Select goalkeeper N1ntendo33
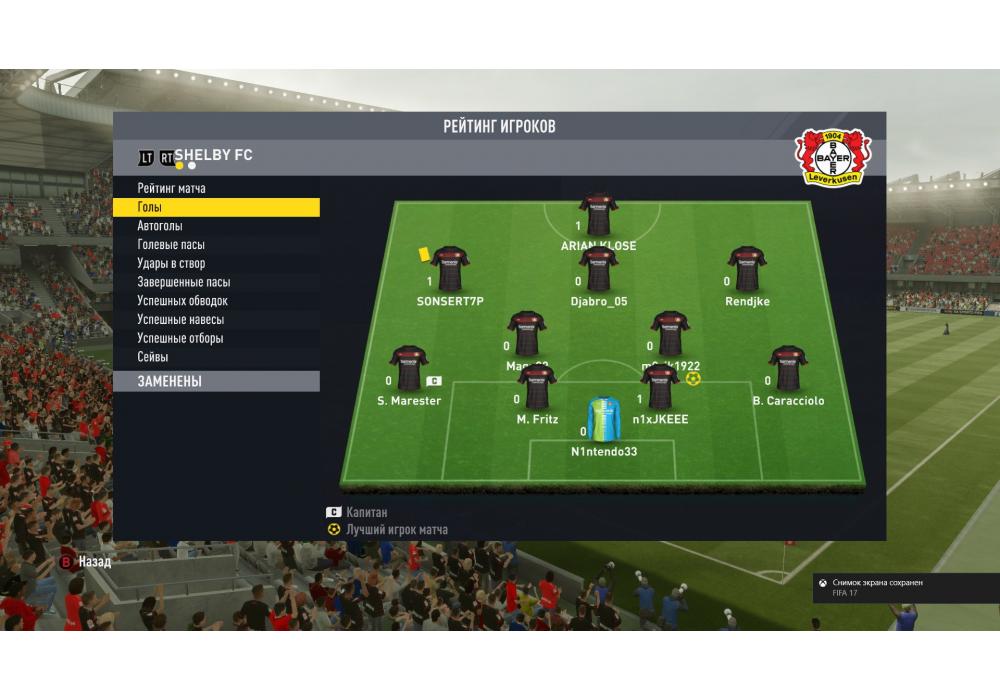 [604, 420]
